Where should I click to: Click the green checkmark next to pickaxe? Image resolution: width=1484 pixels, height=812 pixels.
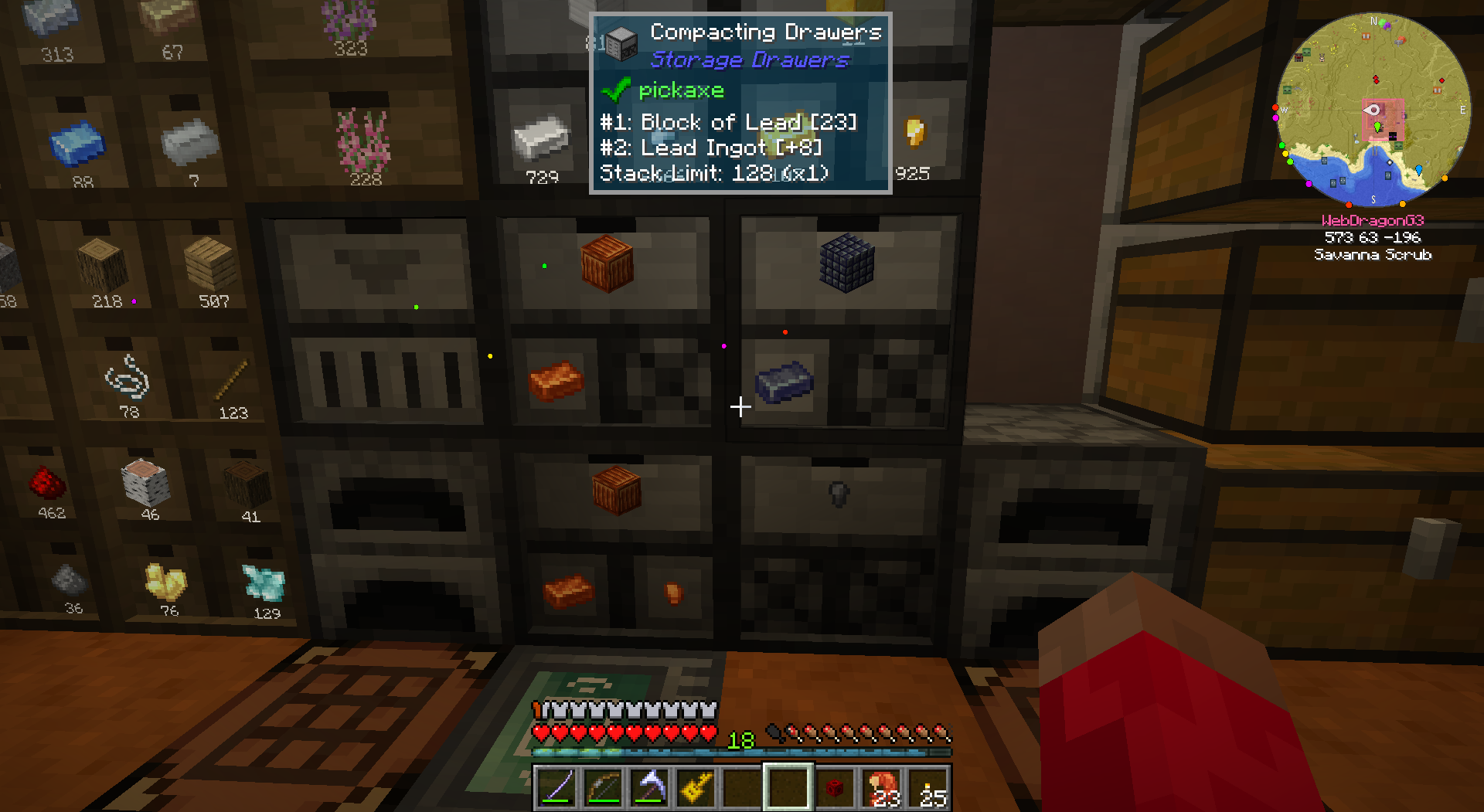615,90
